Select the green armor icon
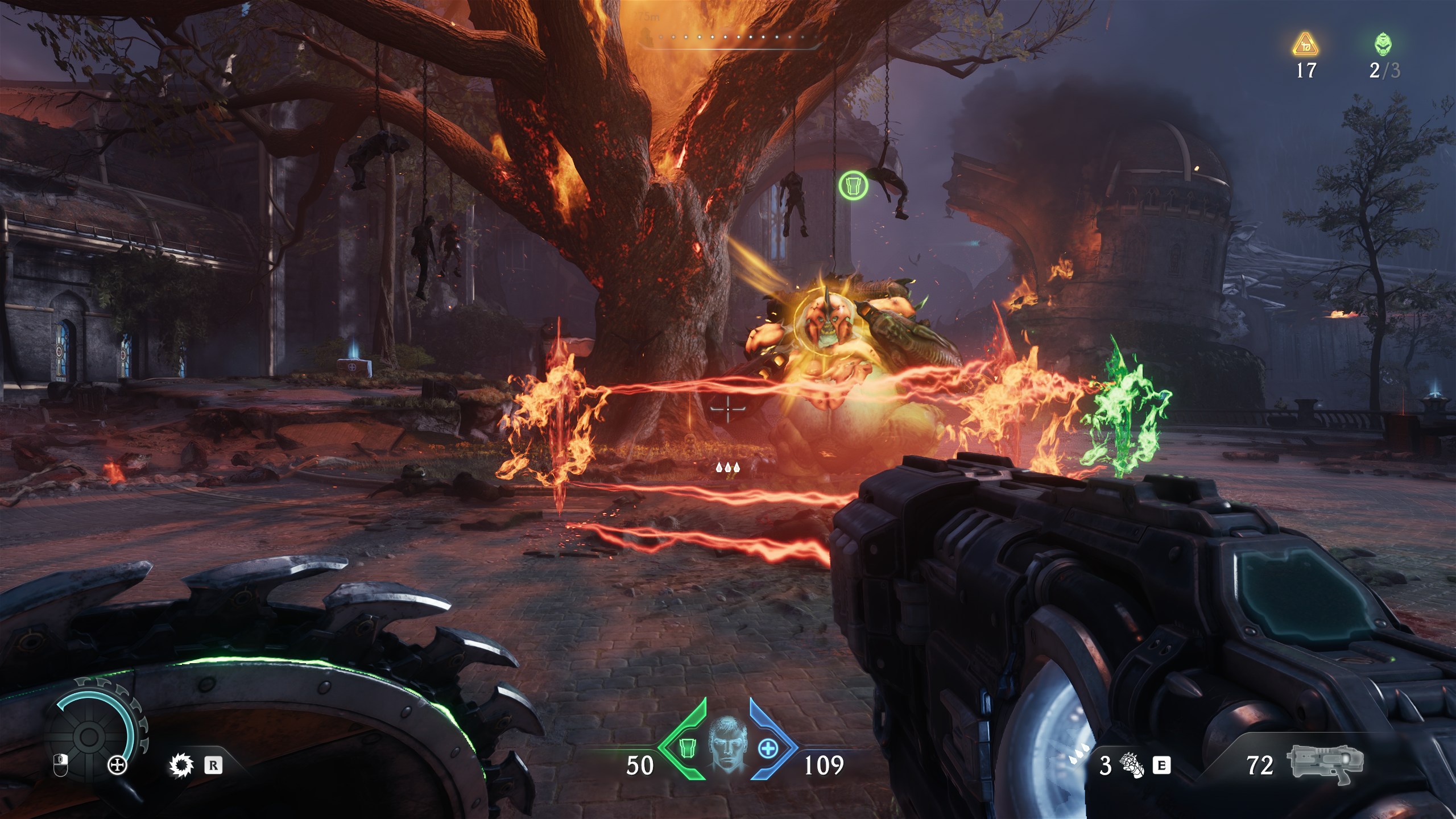Viewport: 1456px width, 819px height. coord(689,750)
